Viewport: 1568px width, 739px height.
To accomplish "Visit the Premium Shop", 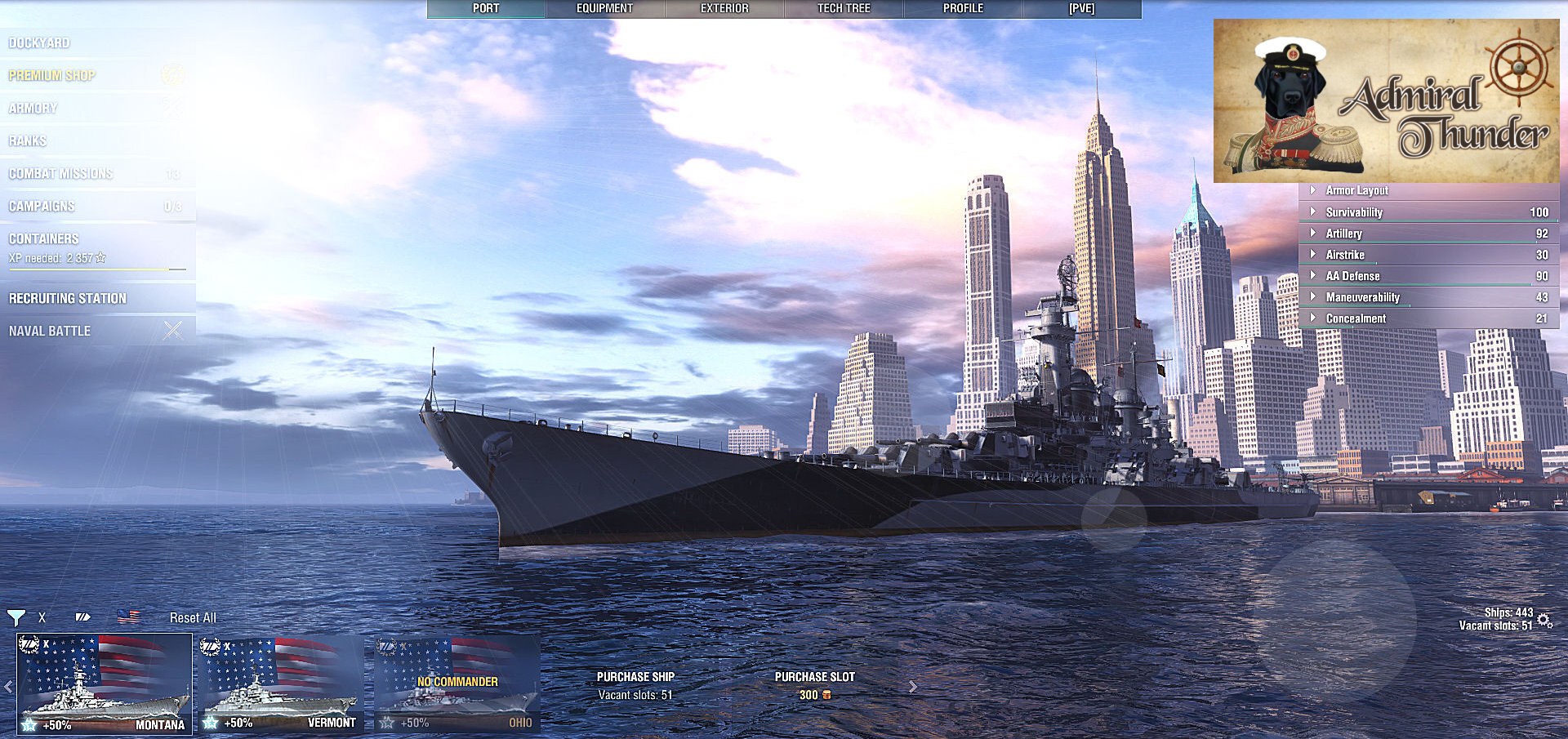I will point(52,76).
